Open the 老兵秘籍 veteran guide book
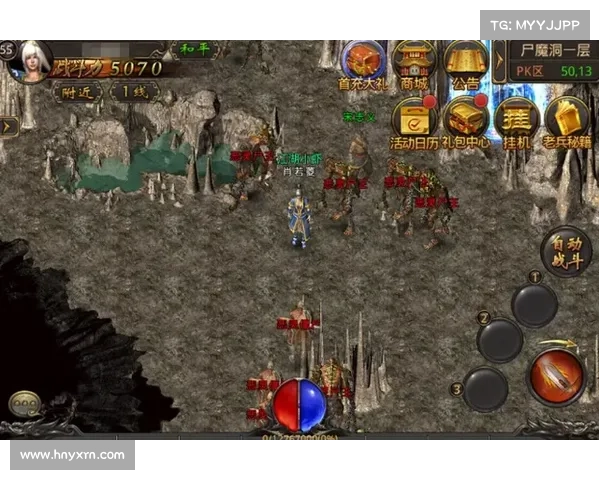The width and height of the screenshot is (600, 480). [567, 120]
